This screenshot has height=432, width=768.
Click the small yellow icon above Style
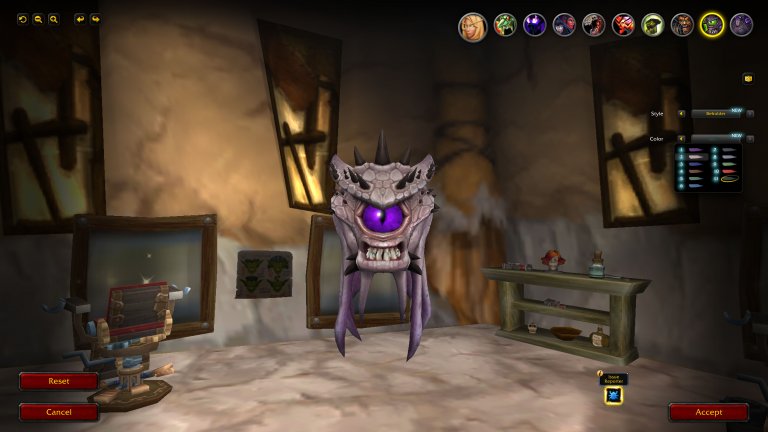[748, 78]
